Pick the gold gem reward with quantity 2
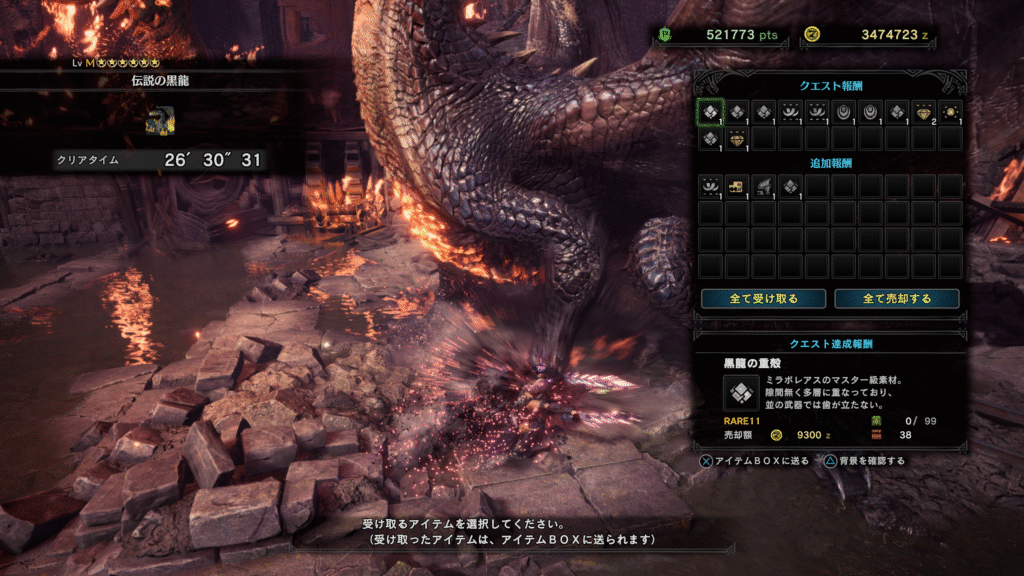Screen dimensions: 1024x576 pyautogui.click(x=923, y=112)
